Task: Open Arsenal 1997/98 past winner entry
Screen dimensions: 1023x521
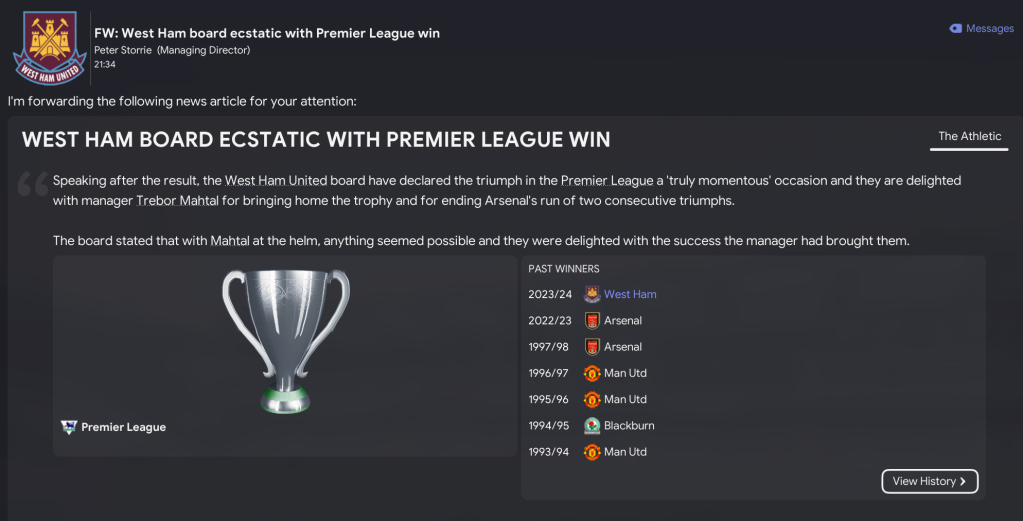Action: coord(622,347)
